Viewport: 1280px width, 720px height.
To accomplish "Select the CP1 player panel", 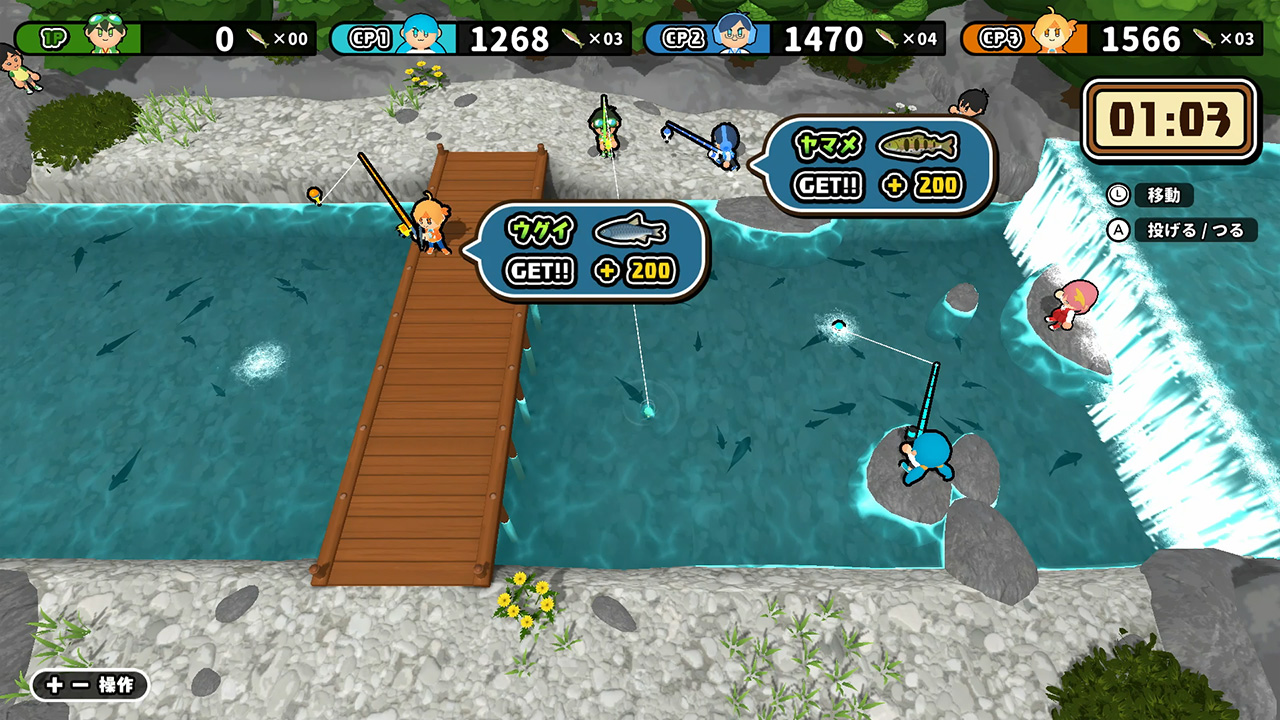I will click(x=480, y=38).
